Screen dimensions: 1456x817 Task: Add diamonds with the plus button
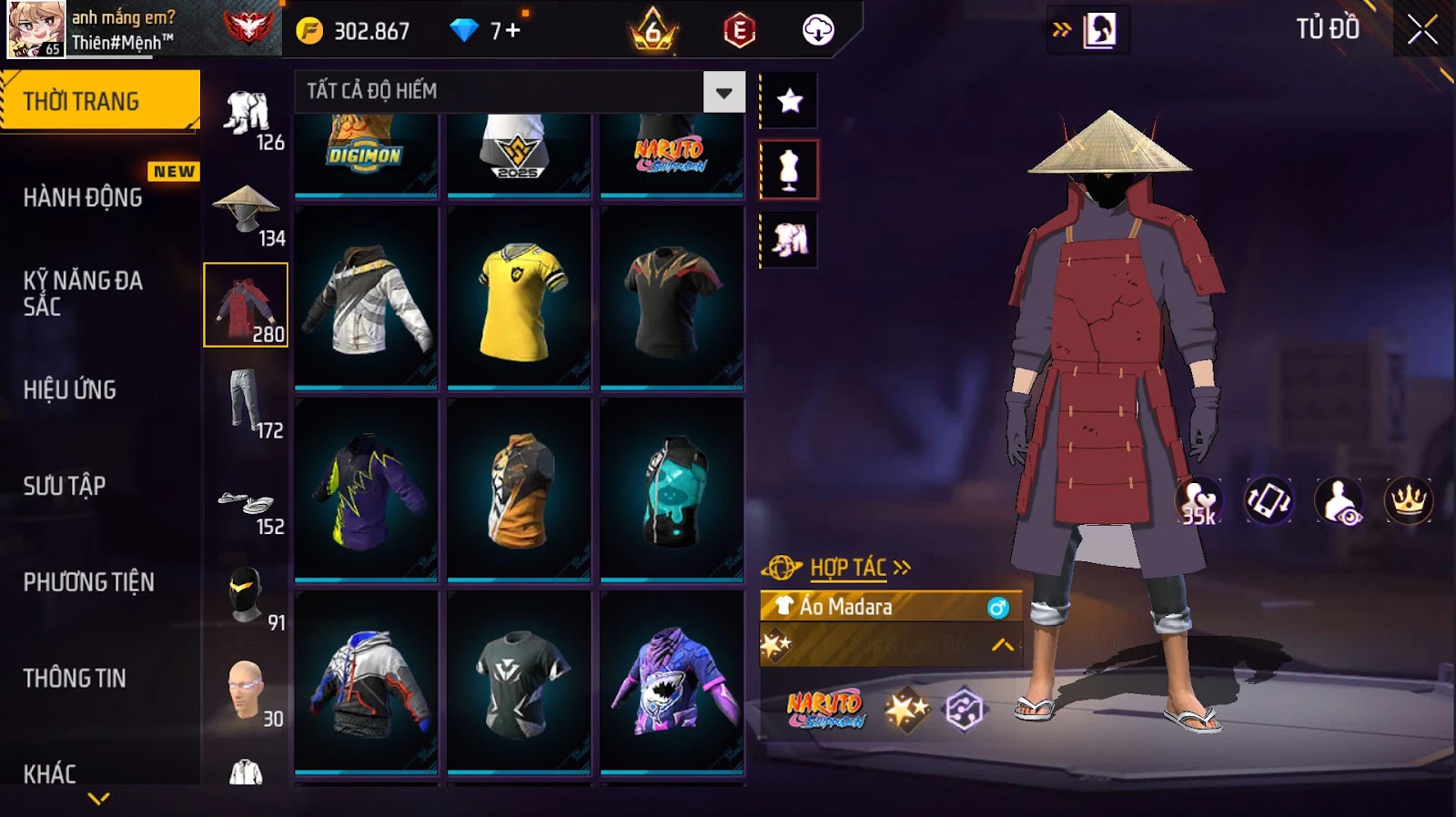(512, 31)
